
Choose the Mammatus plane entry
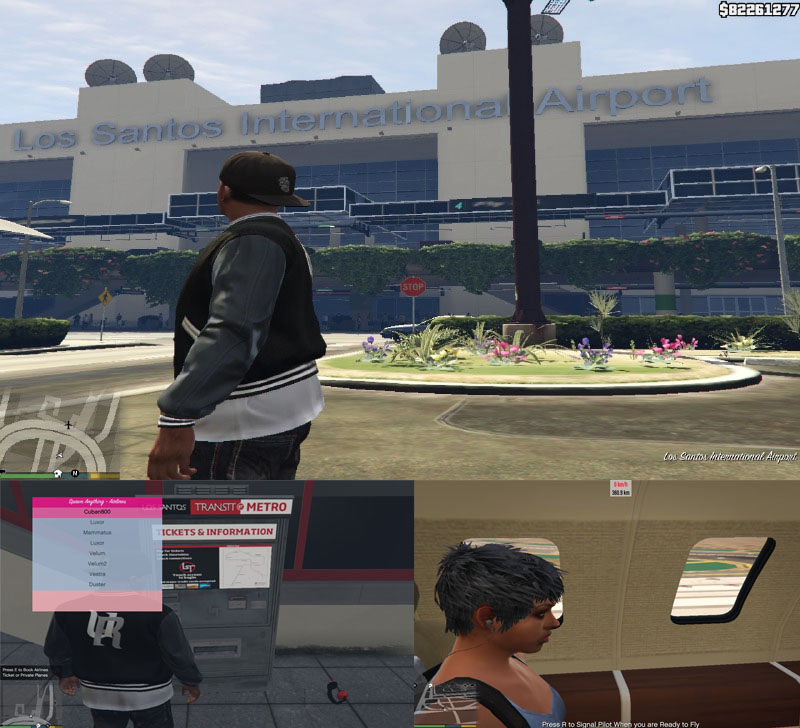(x=97, y=532)
